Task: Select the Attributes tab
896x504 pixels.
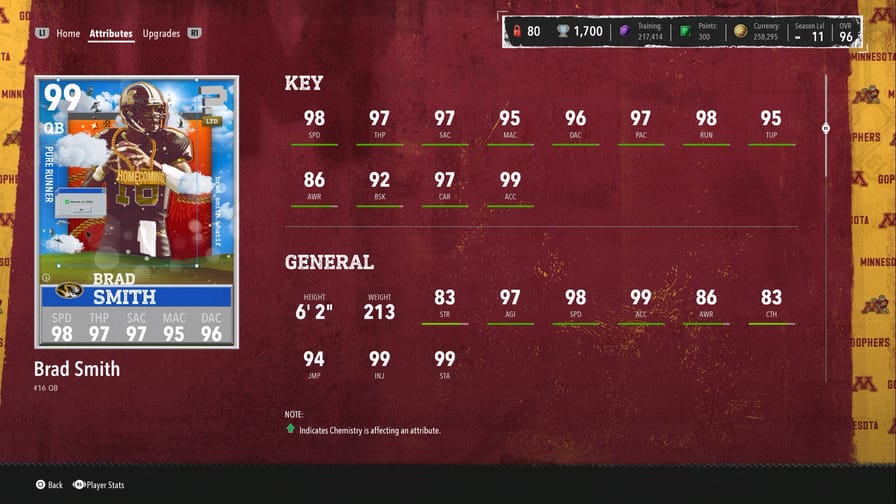Action: 111,33
